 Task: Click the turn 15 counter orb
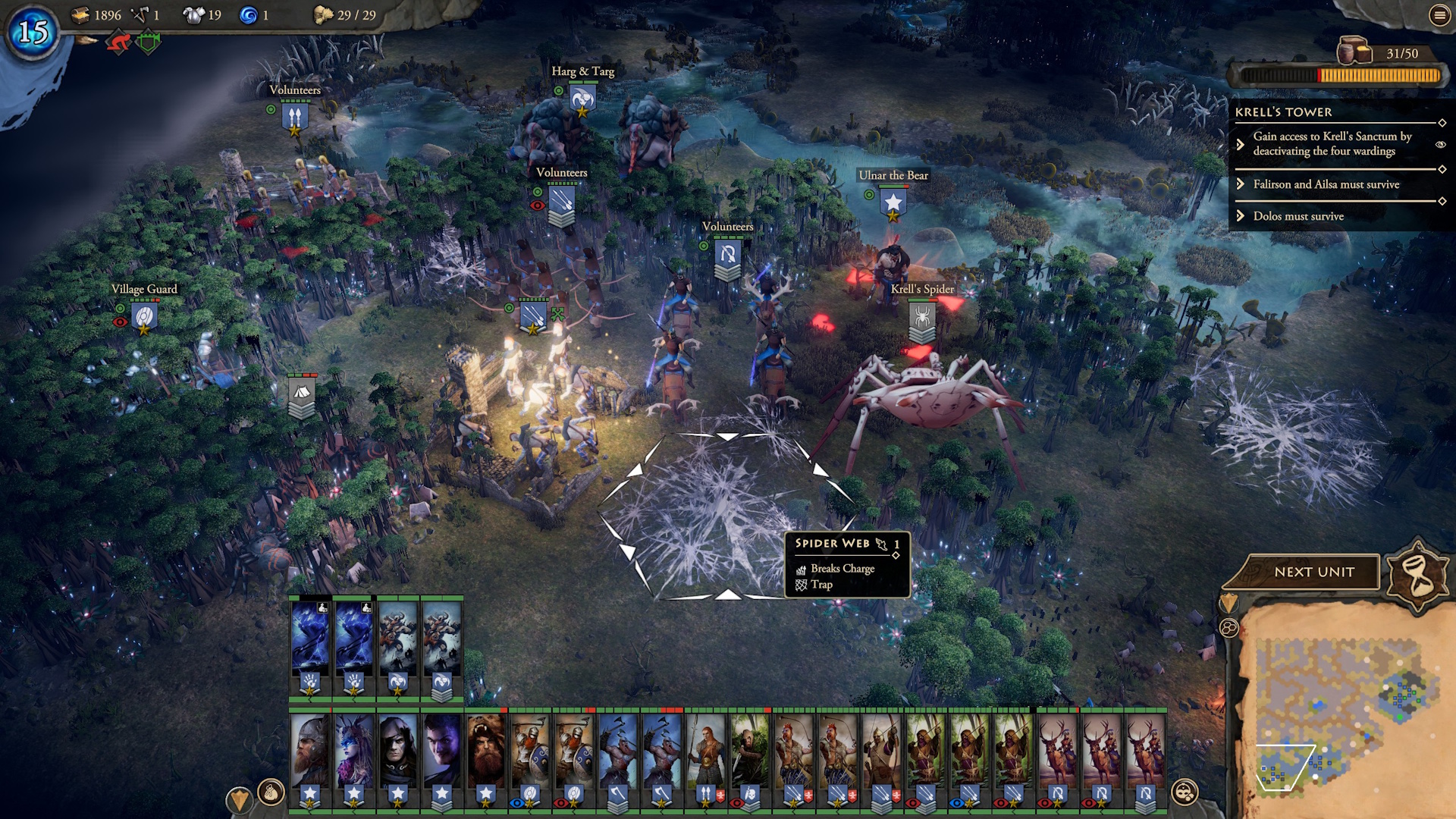click(33, 32)
